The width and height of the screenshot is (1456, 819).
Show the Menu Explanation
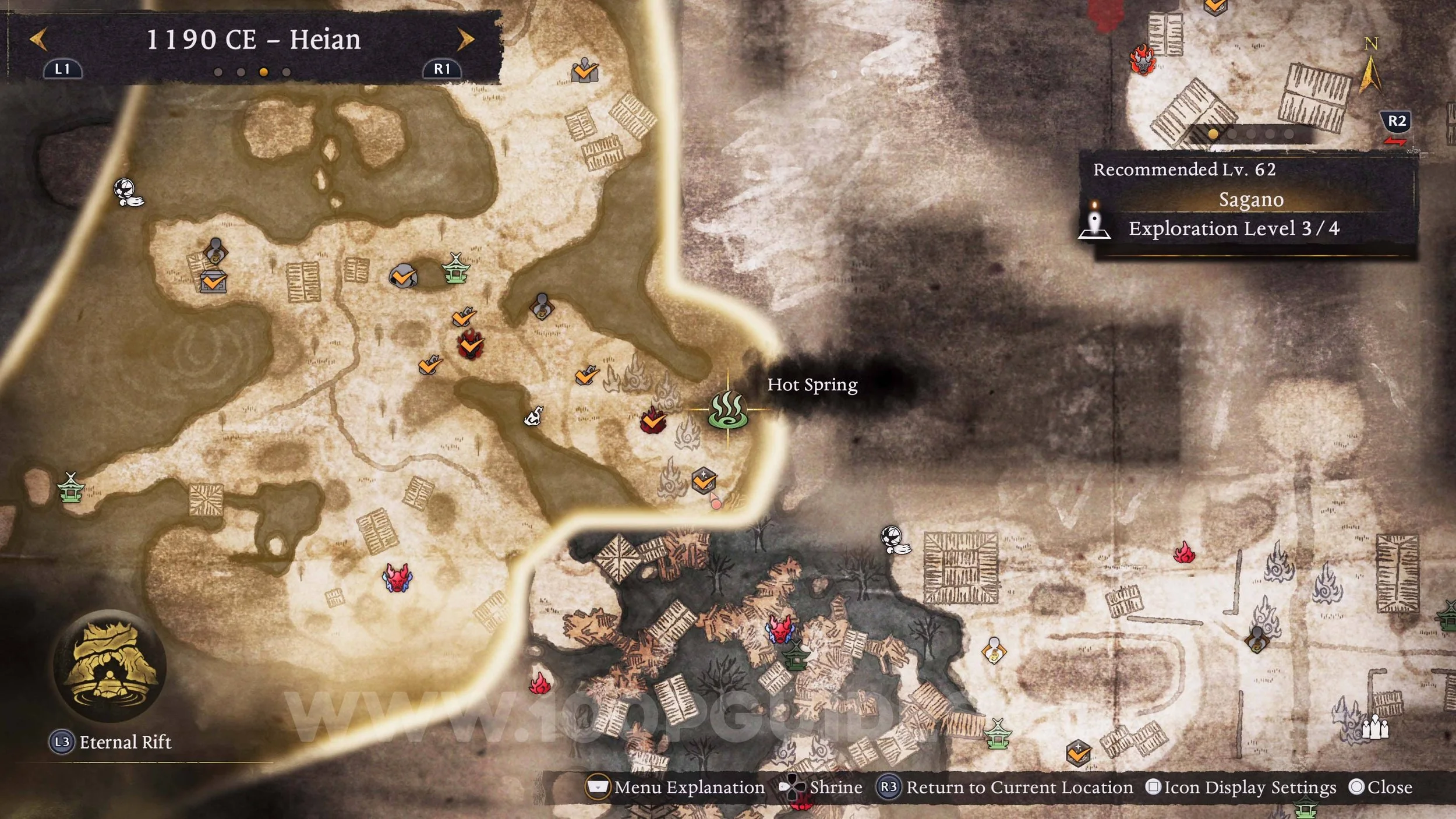pyautogui.click(x=676, y=788)
